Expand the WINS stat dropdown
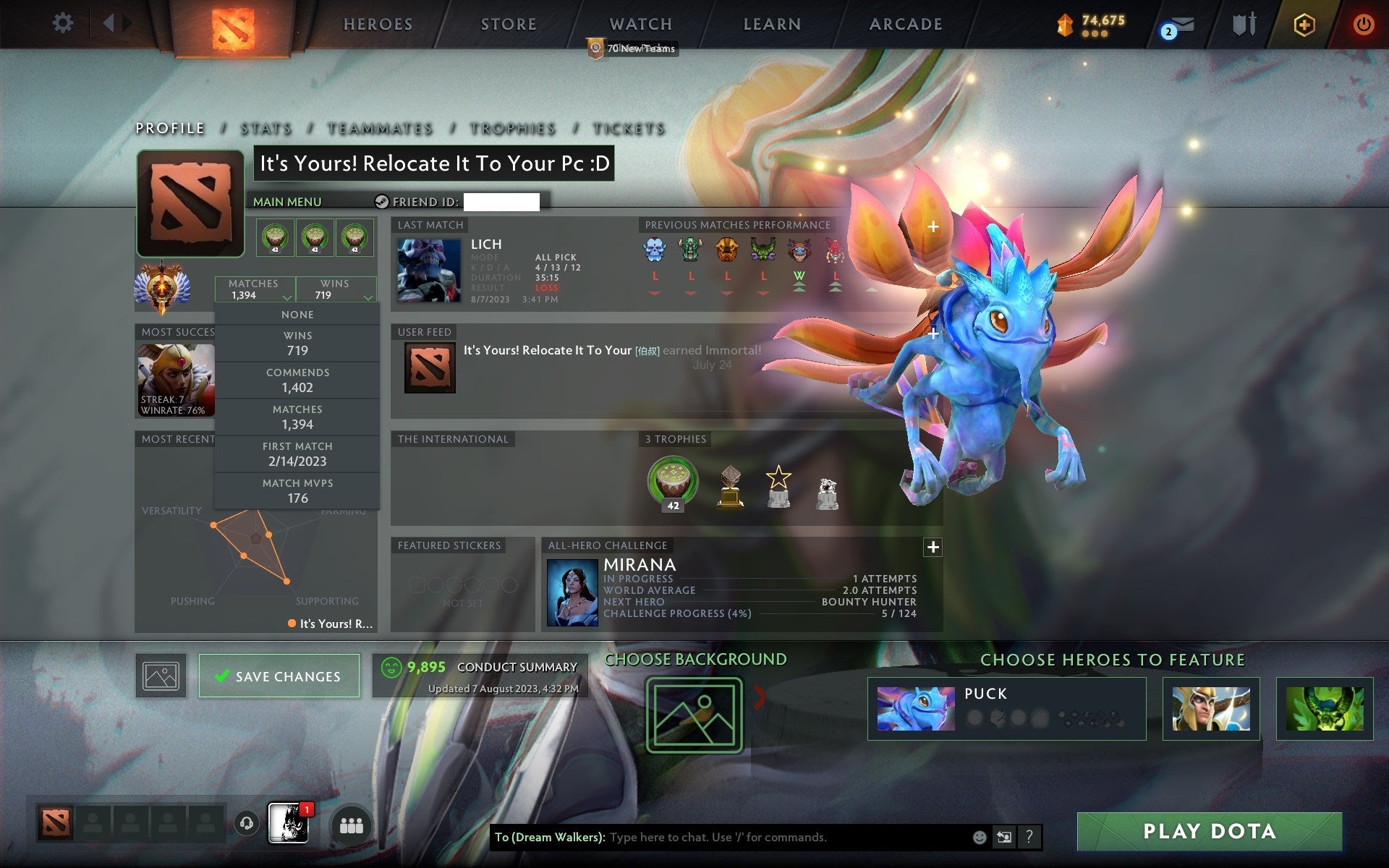Viewport: 1389px width, 868px height. point(337,289)
